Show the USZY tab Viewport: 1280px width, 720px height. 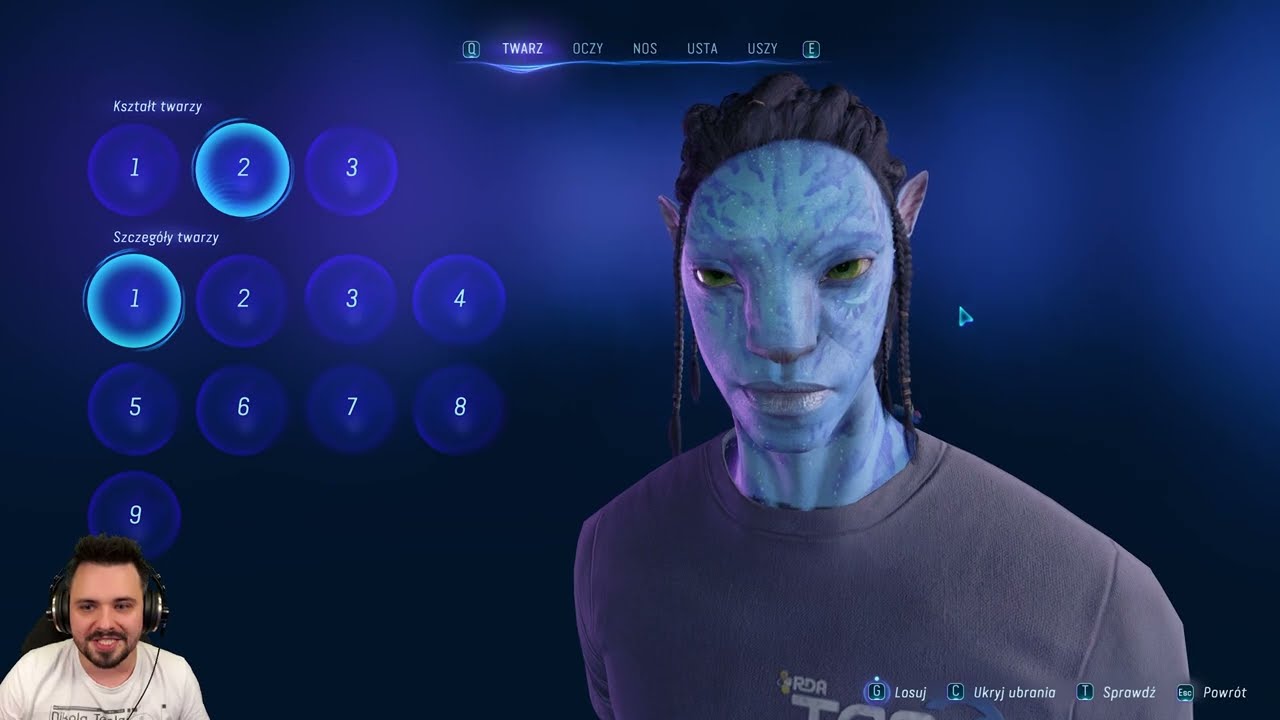(x=762, y=49)
